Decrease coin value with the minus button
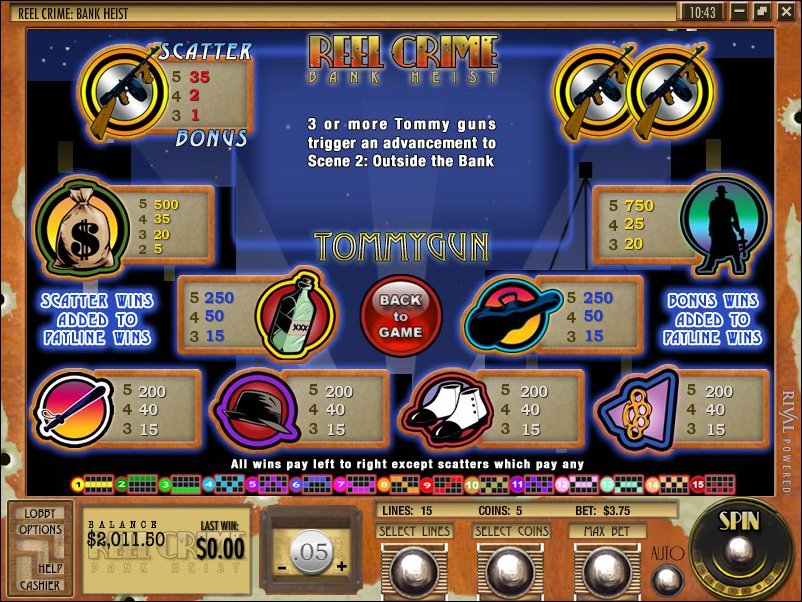The image size is (802, 602). point(282,566)
